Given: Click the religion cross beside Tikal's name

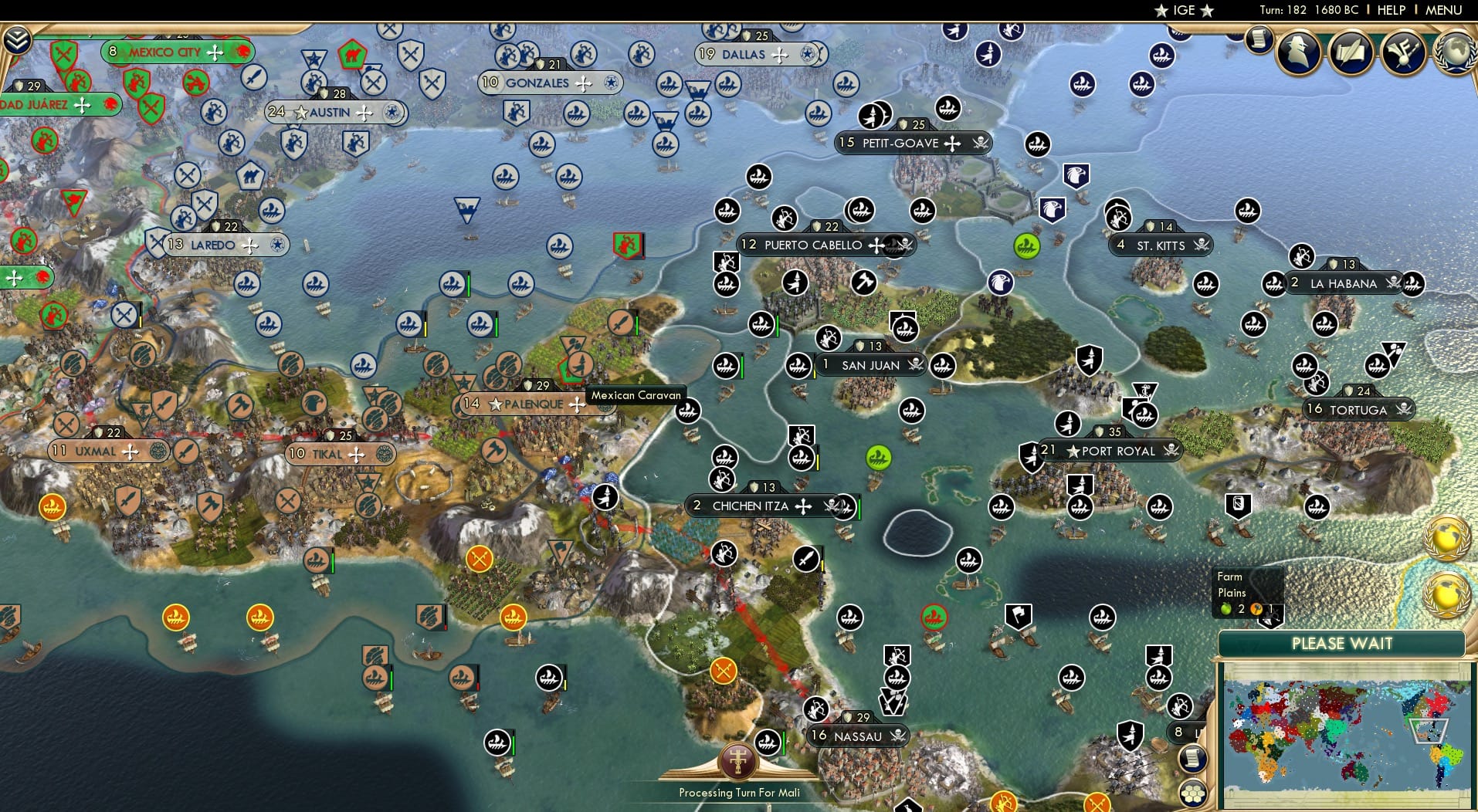Looking at the screenshot, I should [357, 454].
